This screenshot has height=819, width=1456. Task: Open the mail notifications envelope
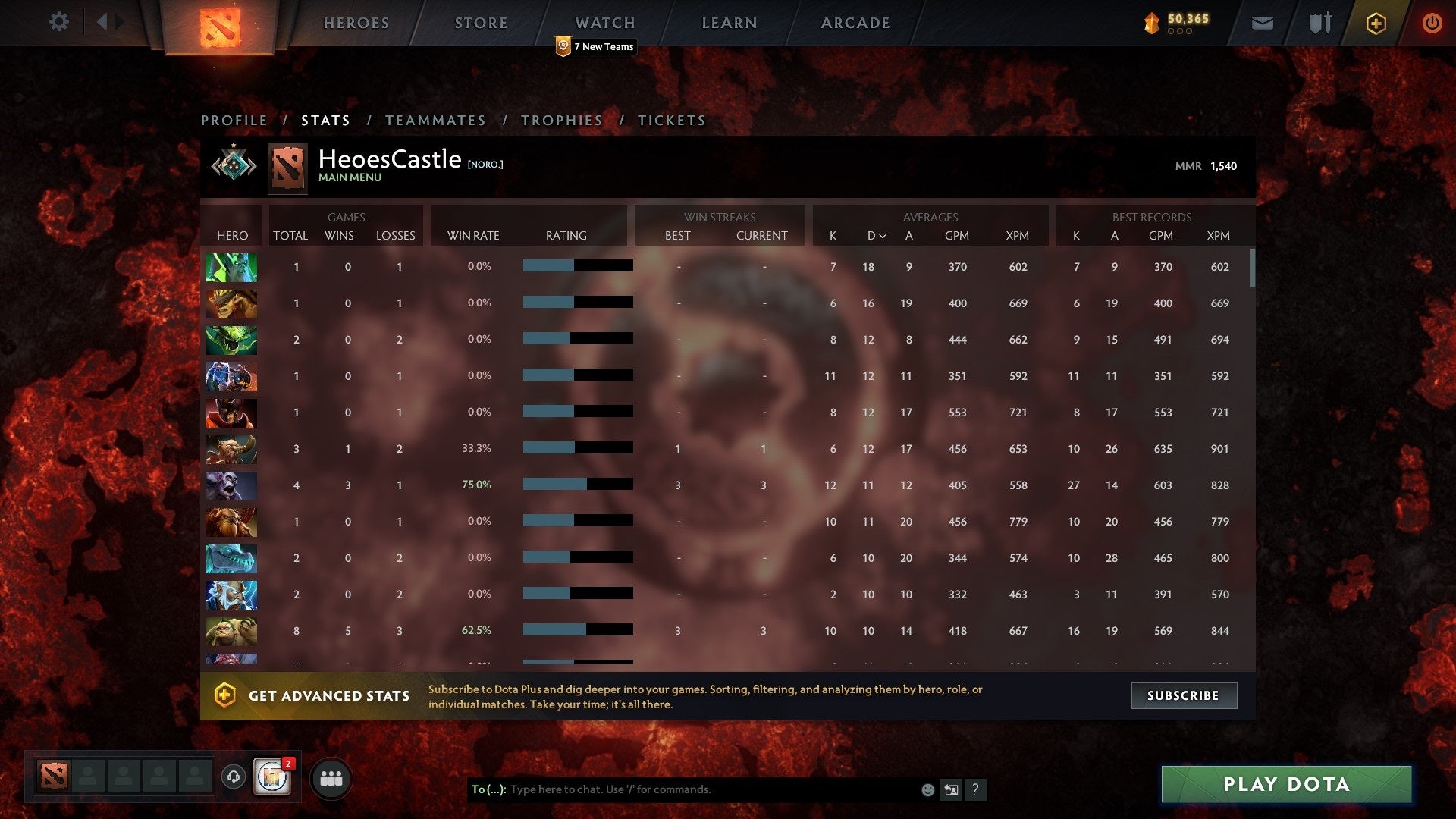(1263, 23)
